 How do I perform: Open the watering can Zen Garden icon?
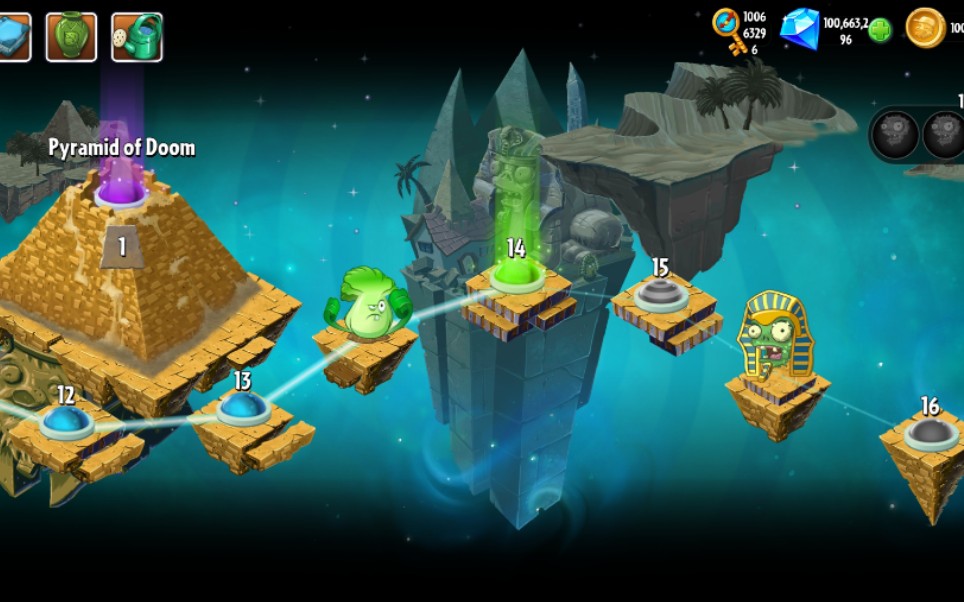(x=137, y=37)
